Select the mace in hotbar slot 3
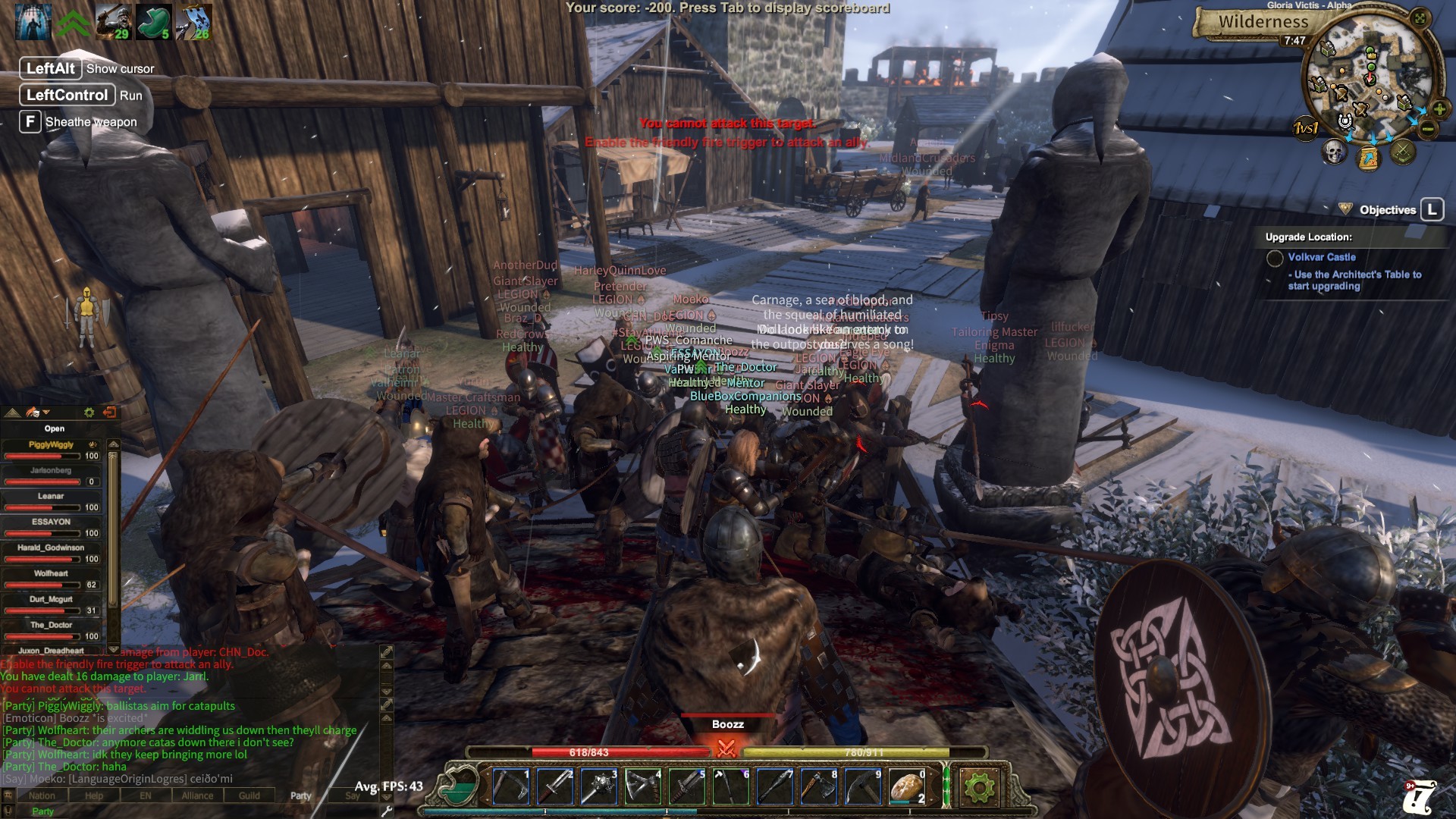Screen dimensions: 1456x819 point(598,787)
